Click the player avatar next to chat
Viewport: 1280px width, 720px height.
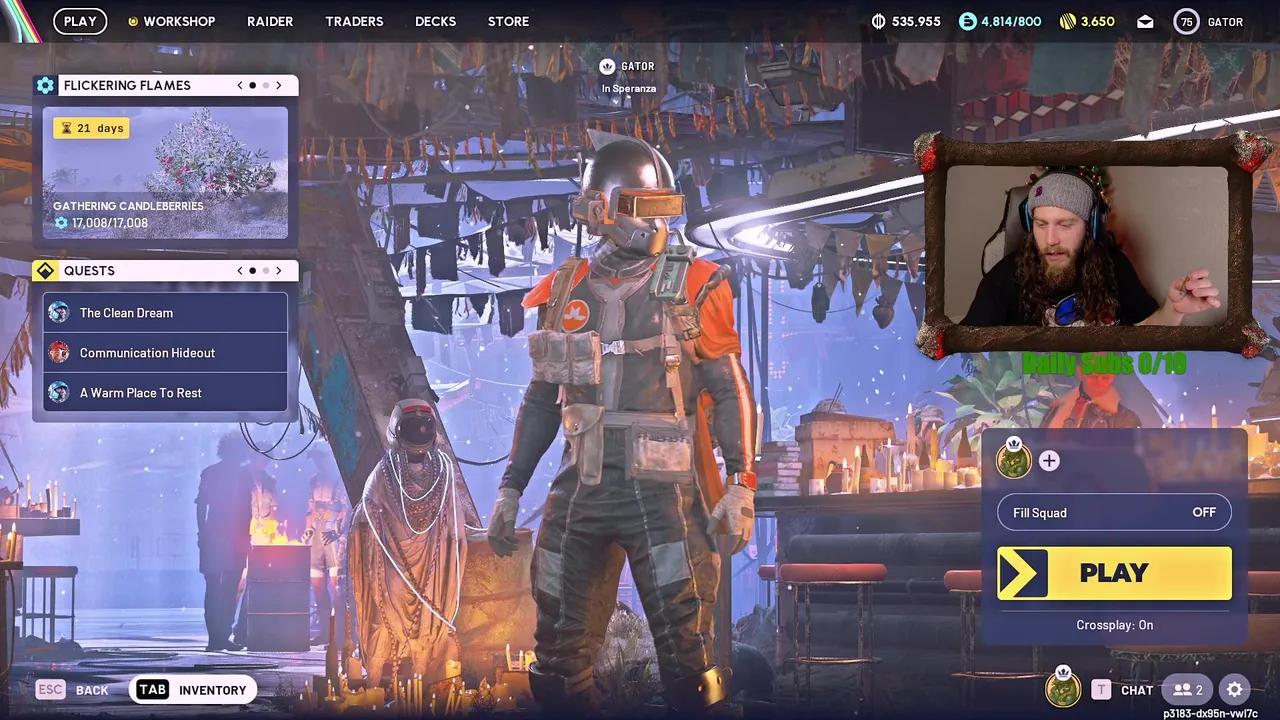pos(1063,690)
